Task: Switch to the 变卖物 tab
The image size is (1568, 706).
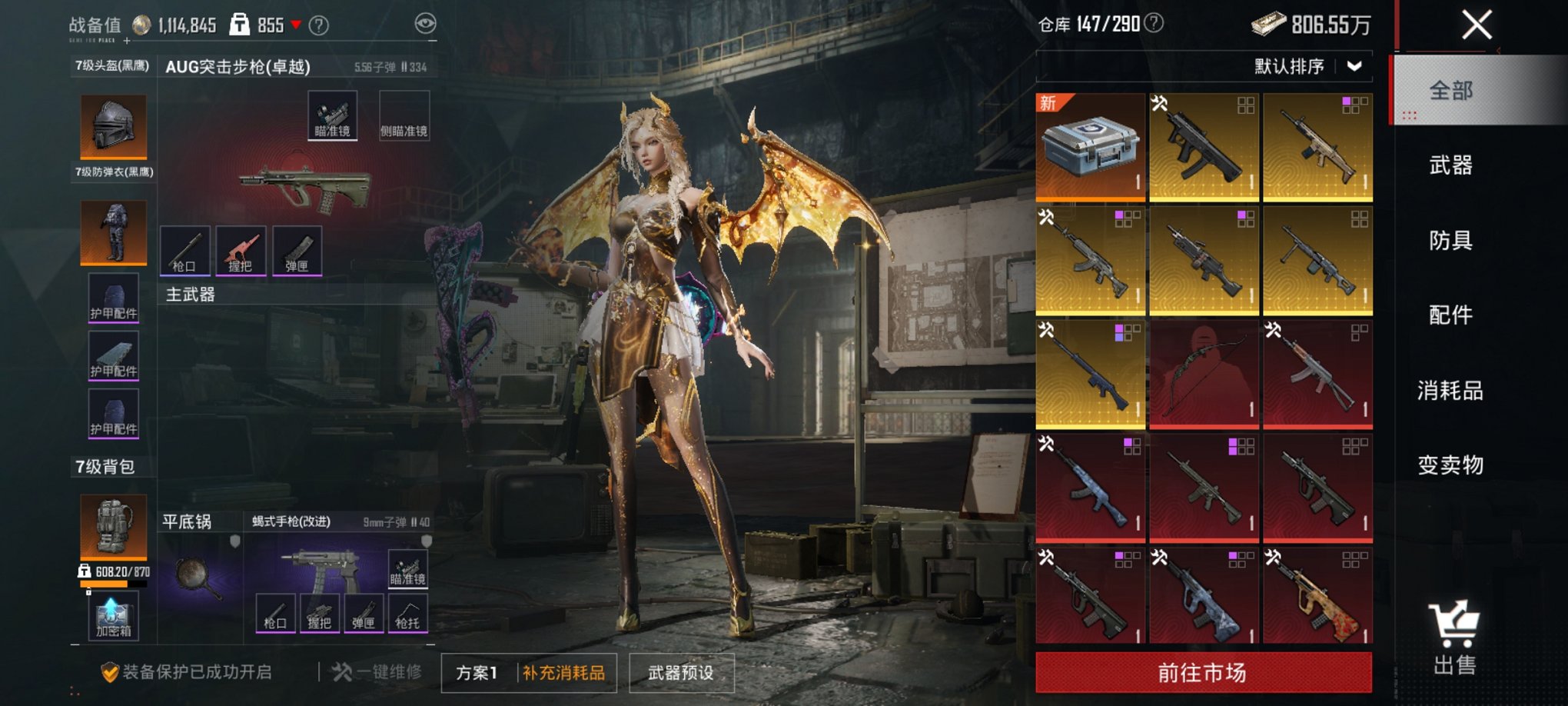Action: tap(1450, 465)
